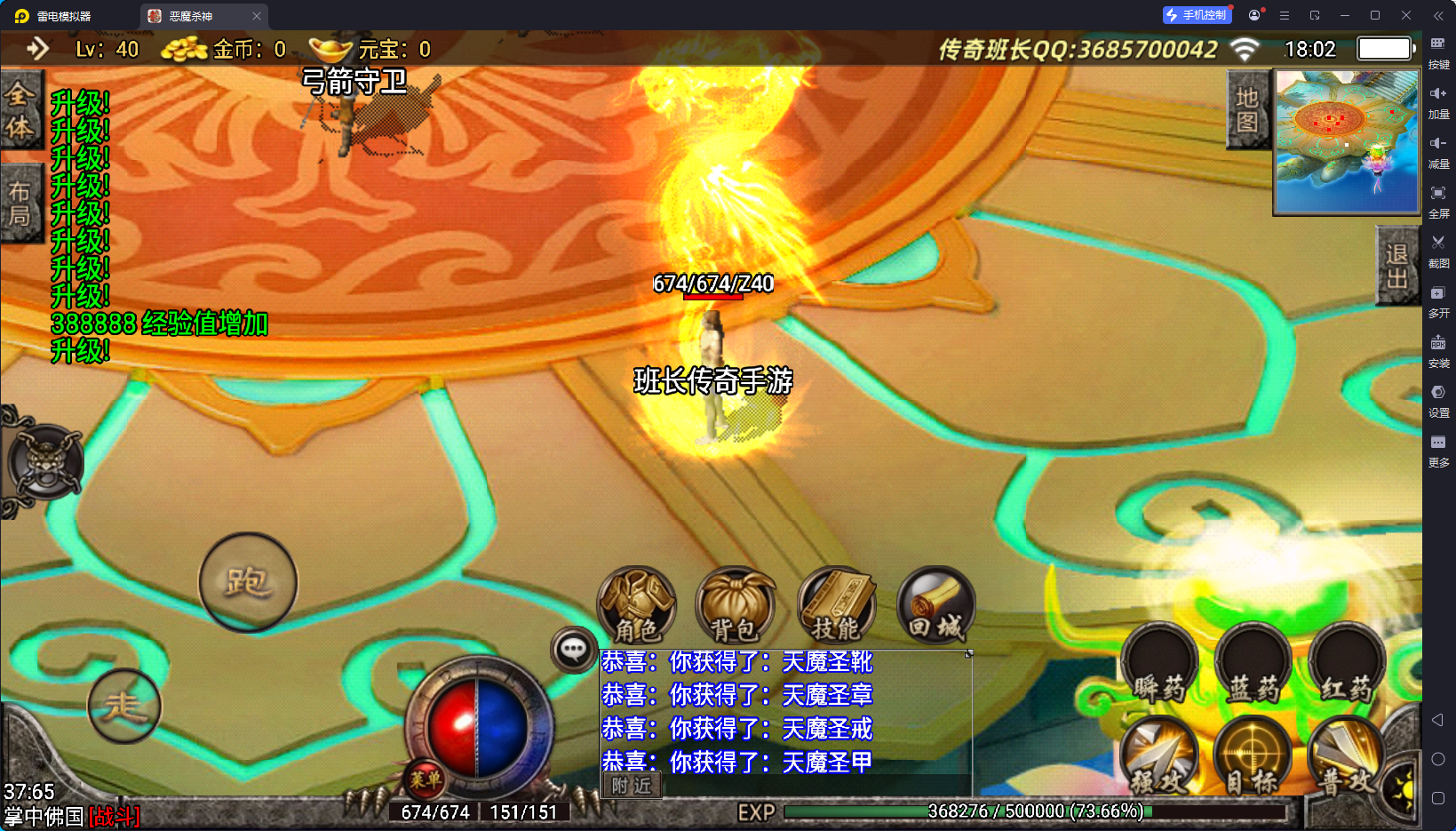This screenshot has height=831, width=1456.
Task: Click the minimap thumbnail
Action: click(x=1347, y=142)
